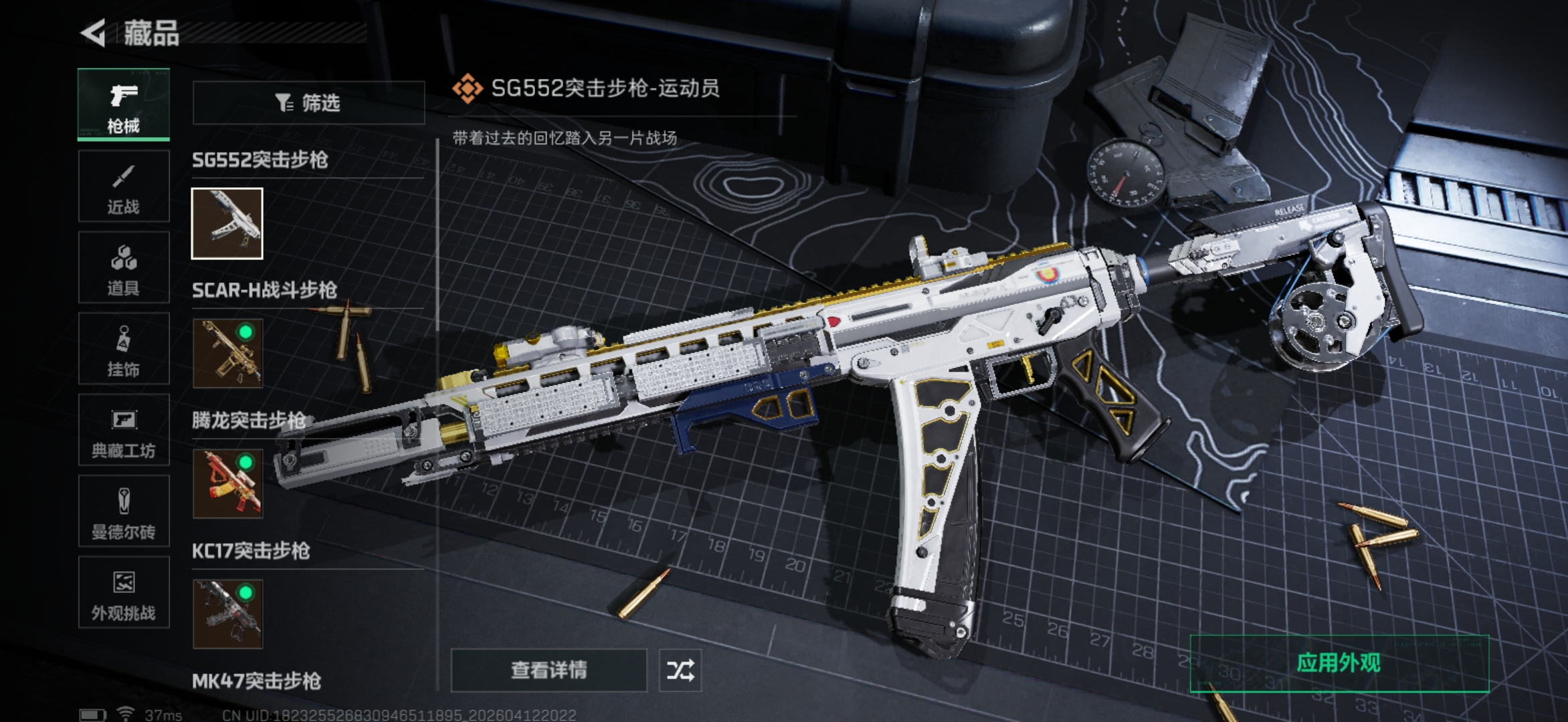
Task: View skin details with 查看详情
Action: tap(549, 670)
